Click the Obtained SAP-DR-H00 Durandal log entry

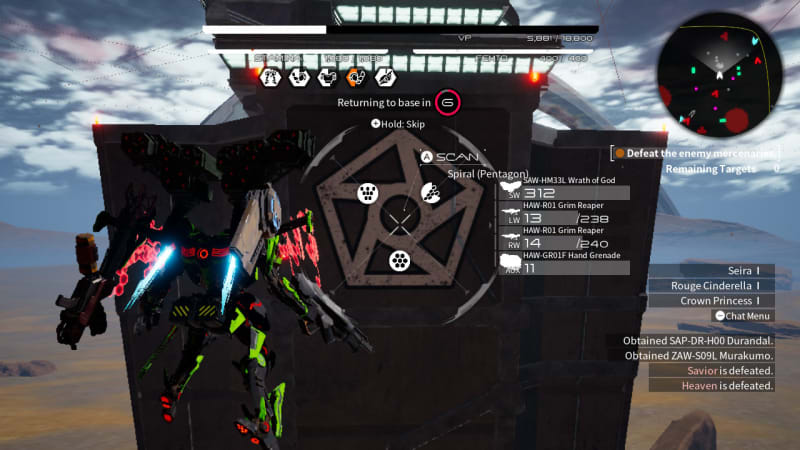(698, 341)
